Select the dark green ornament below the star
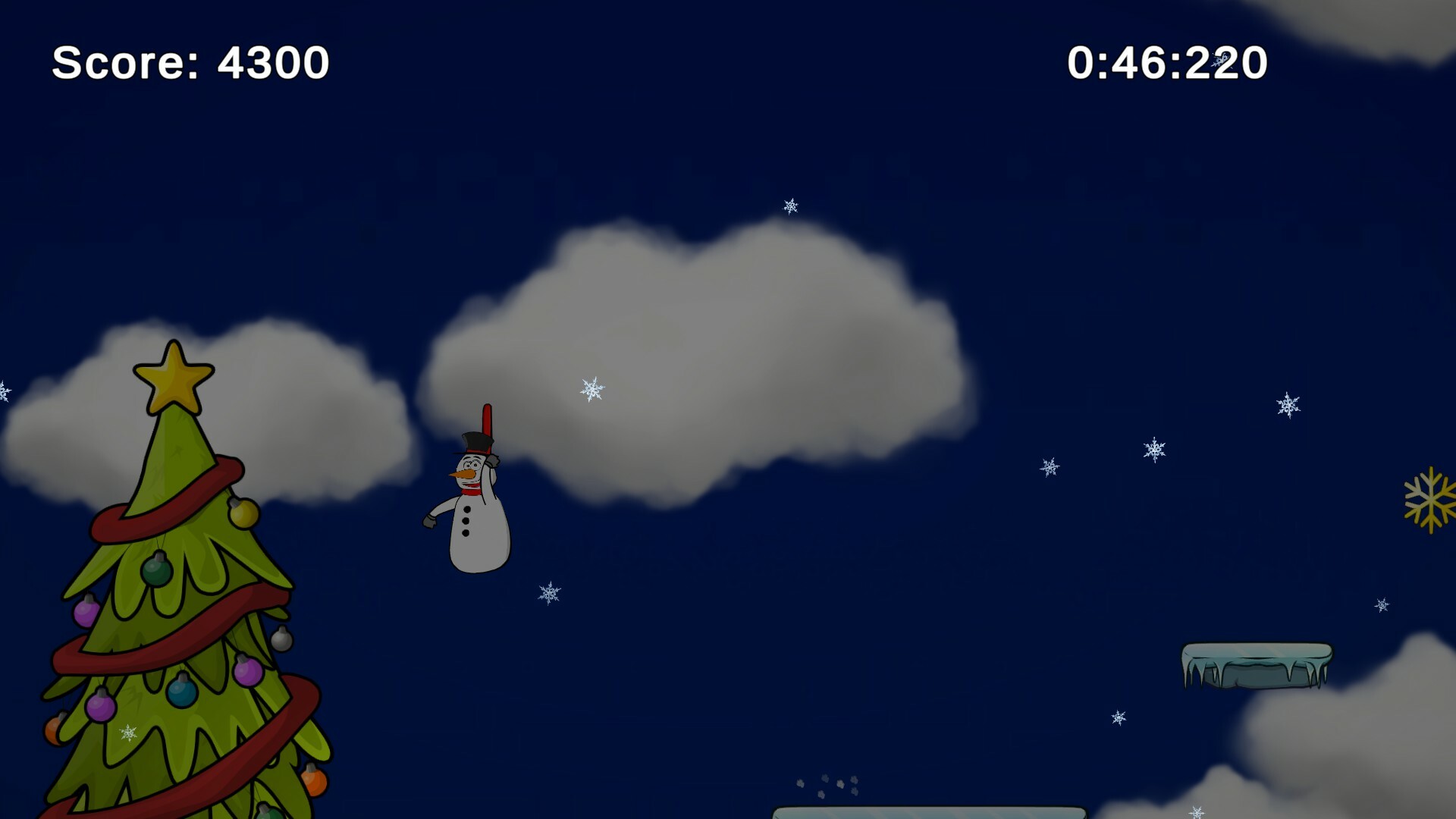1456x819 pixels. click(x=156, y=570)
